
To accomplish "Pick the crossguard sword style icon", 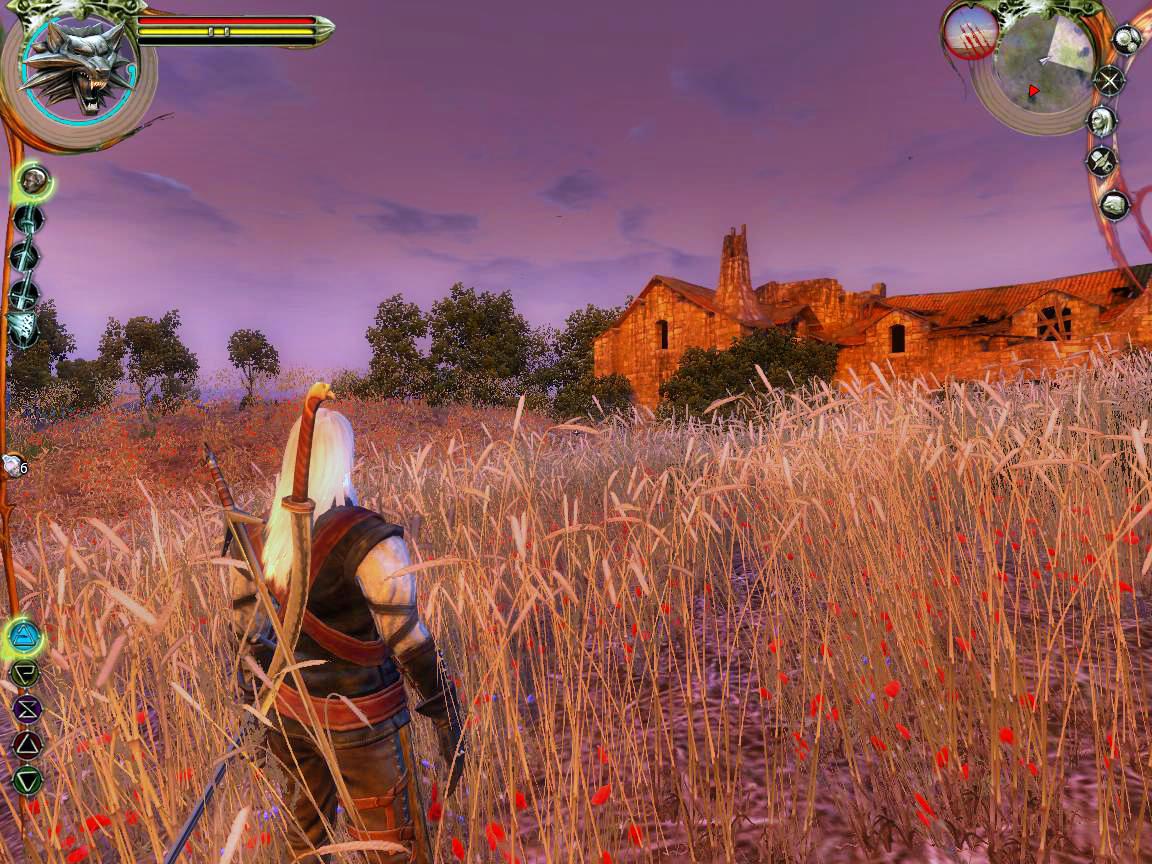I will tap(24, 293).
